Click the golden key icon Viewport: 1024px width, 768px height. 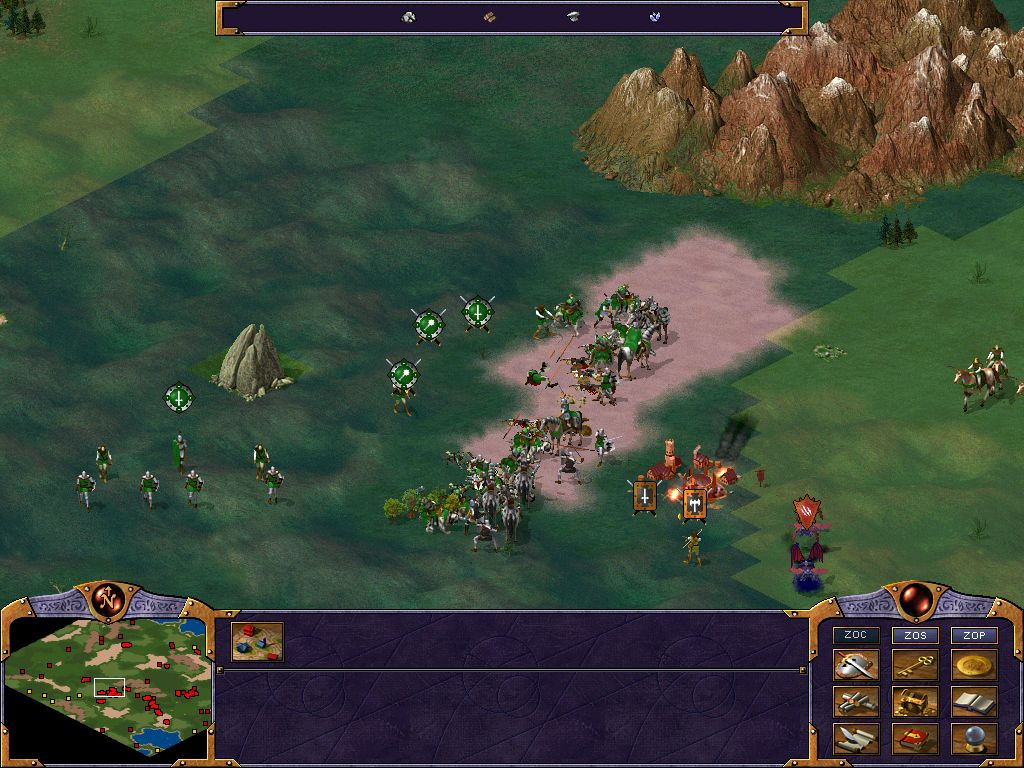[915, 666]
